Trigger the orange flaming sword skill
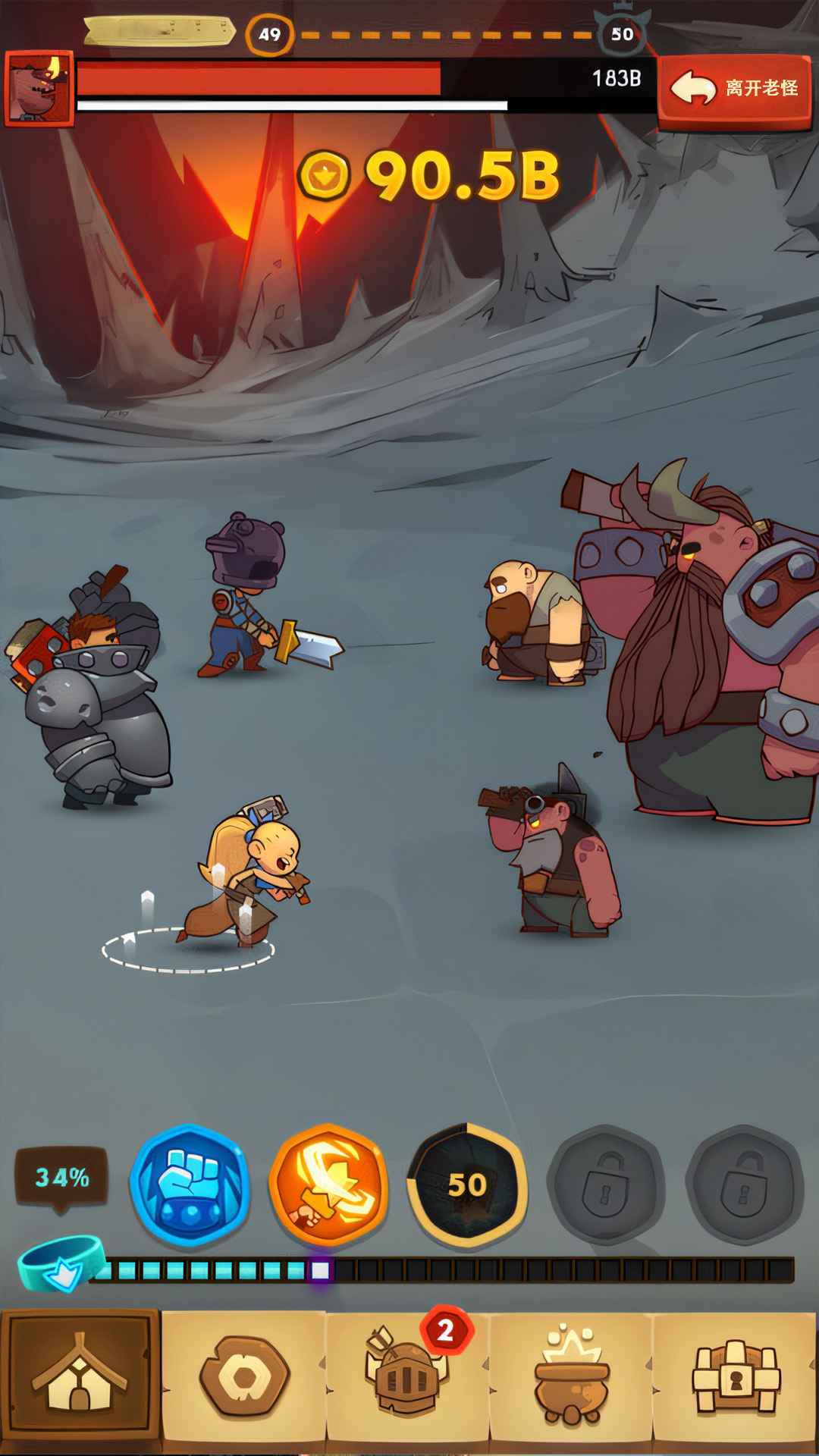 click(x=328, y=1185)
